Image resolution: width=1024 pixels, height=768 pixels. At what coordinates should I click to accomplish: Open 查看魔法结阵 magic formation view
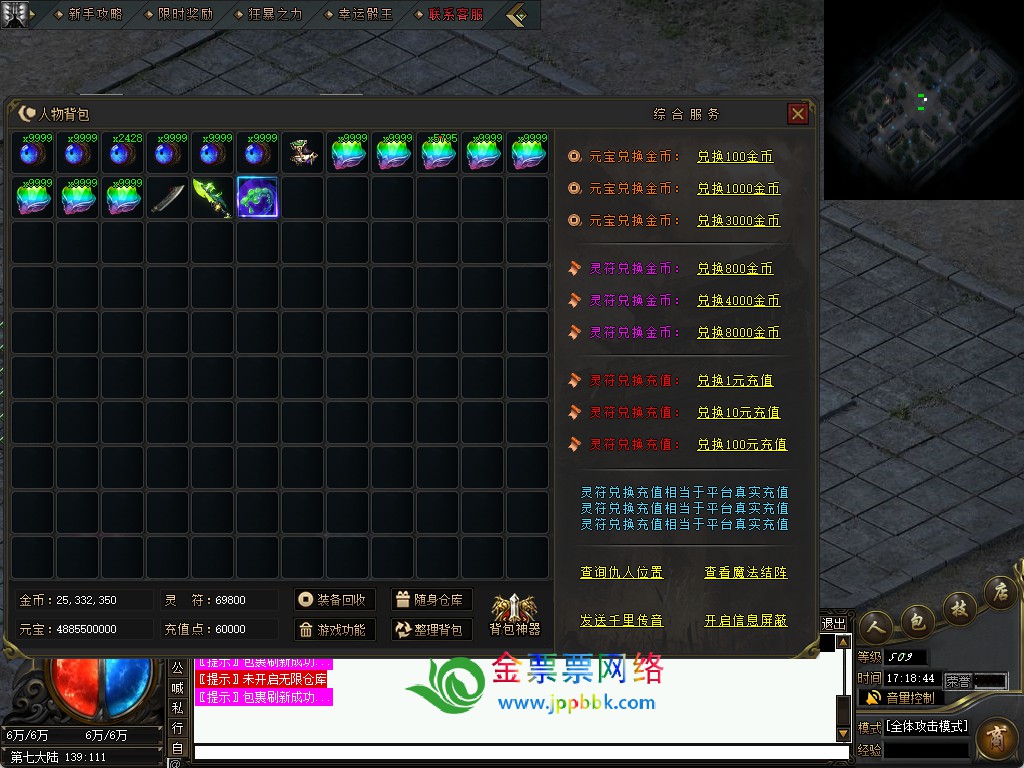745,573
